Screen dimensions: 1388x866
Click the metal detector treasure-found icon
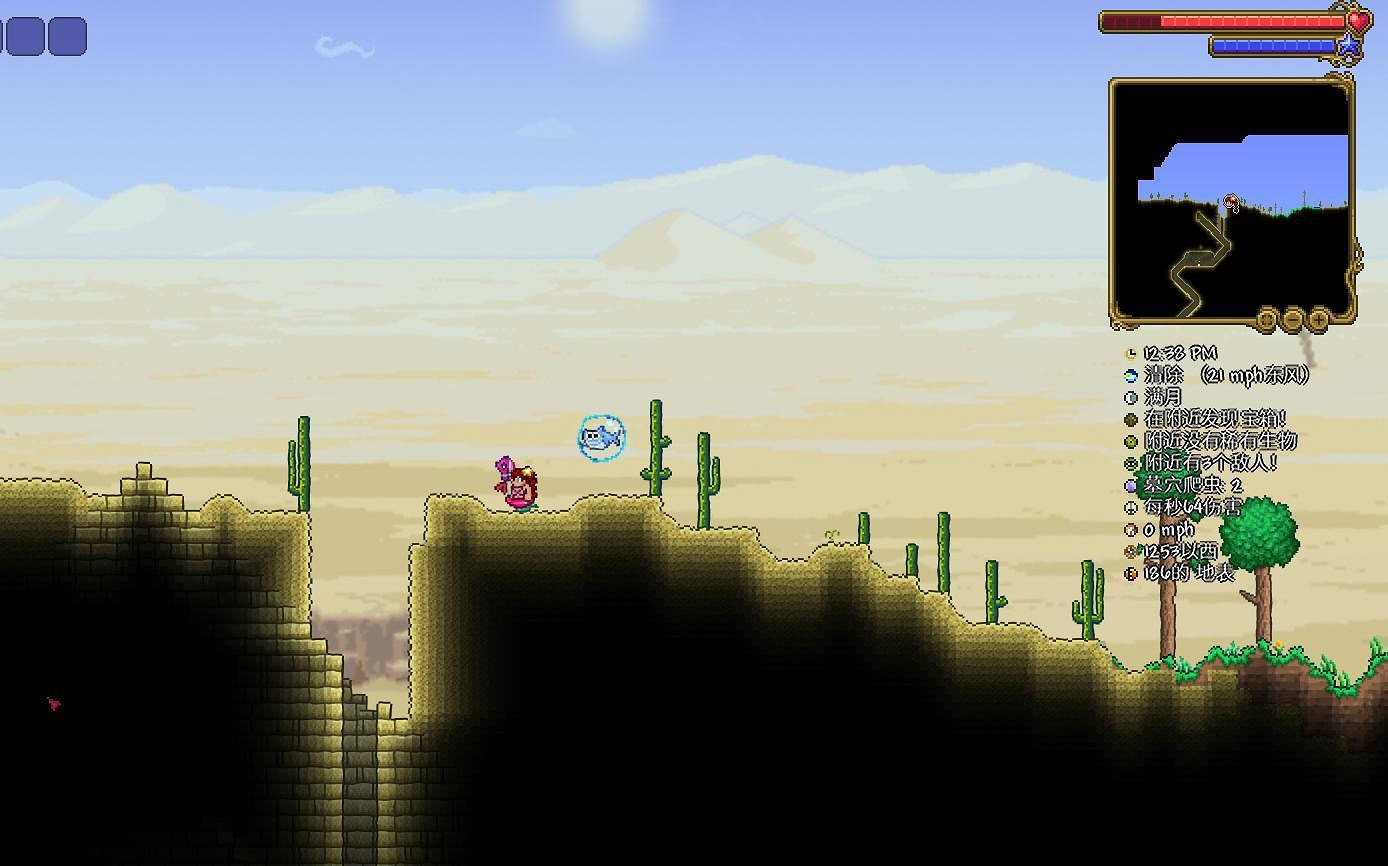coord(1133,420)
